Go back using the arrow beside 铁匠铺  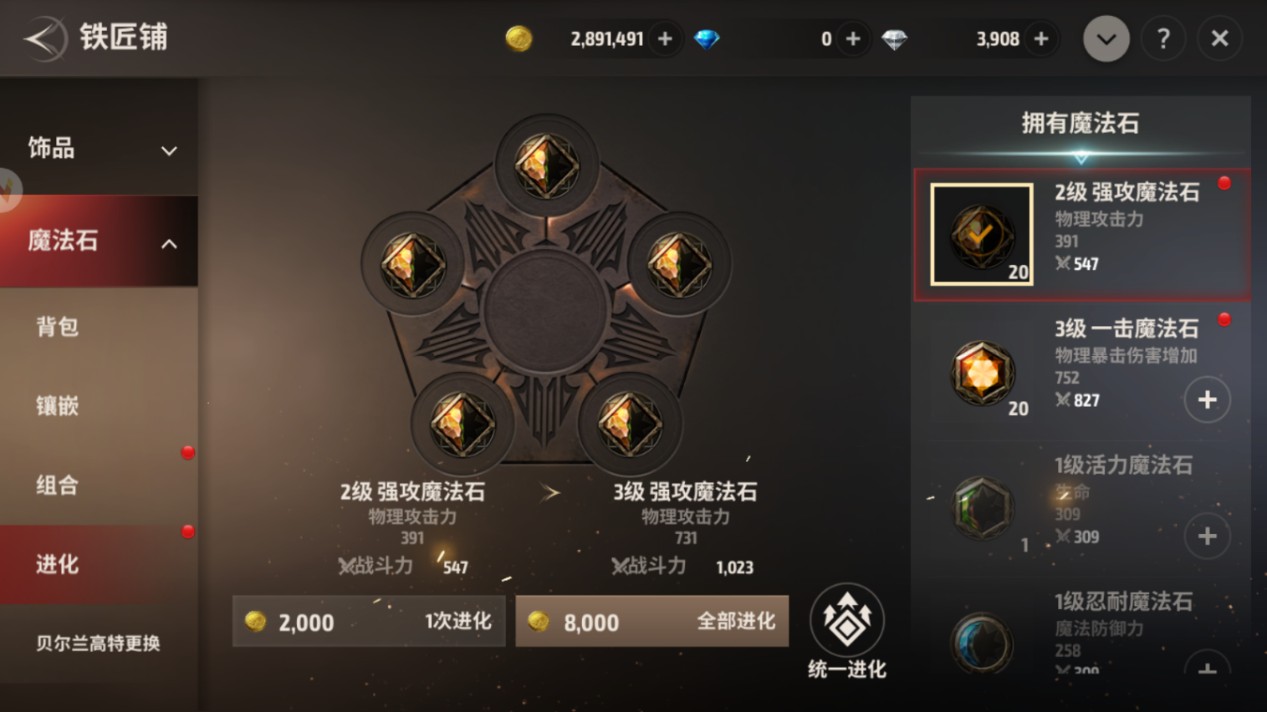[x=44, y=39]
